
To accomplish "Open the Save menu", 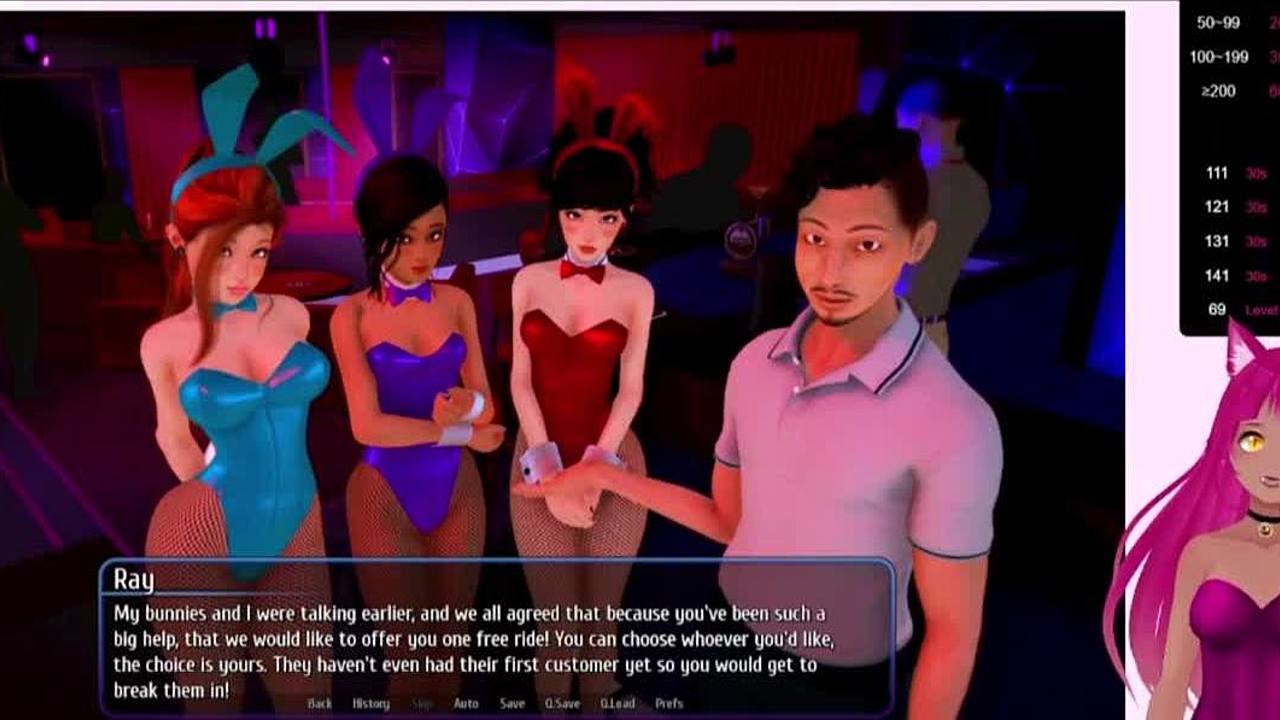I will 512,704.
